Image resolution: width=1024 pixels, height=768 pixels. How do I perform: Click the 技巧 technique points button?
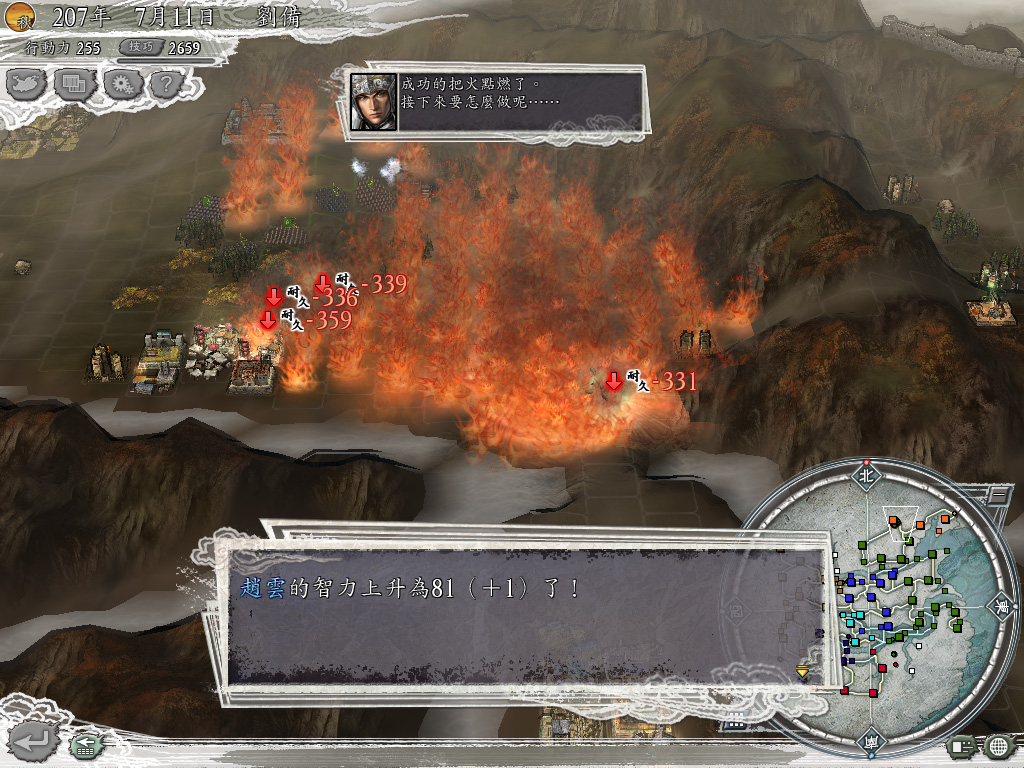point(138,47)
